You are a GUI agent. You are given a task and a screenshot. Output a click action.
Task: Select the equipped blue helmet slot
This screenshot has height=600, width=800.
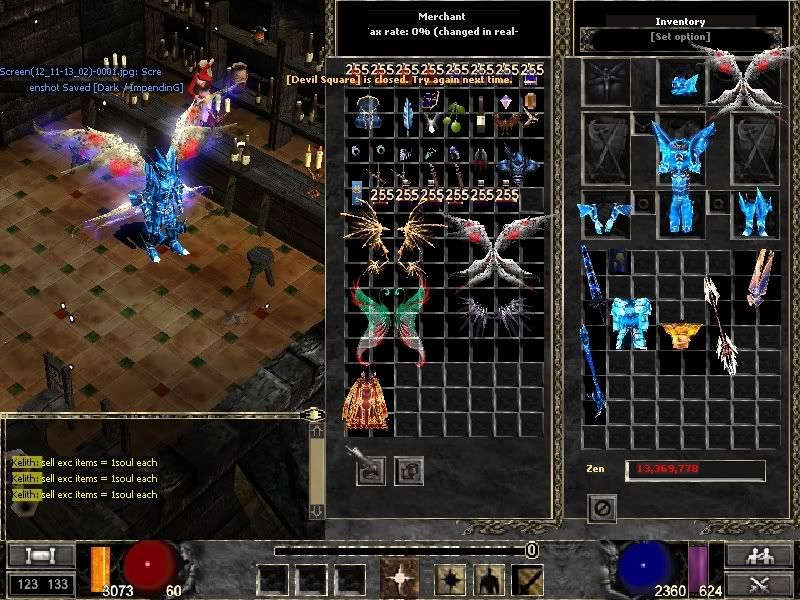pos(683,82)
